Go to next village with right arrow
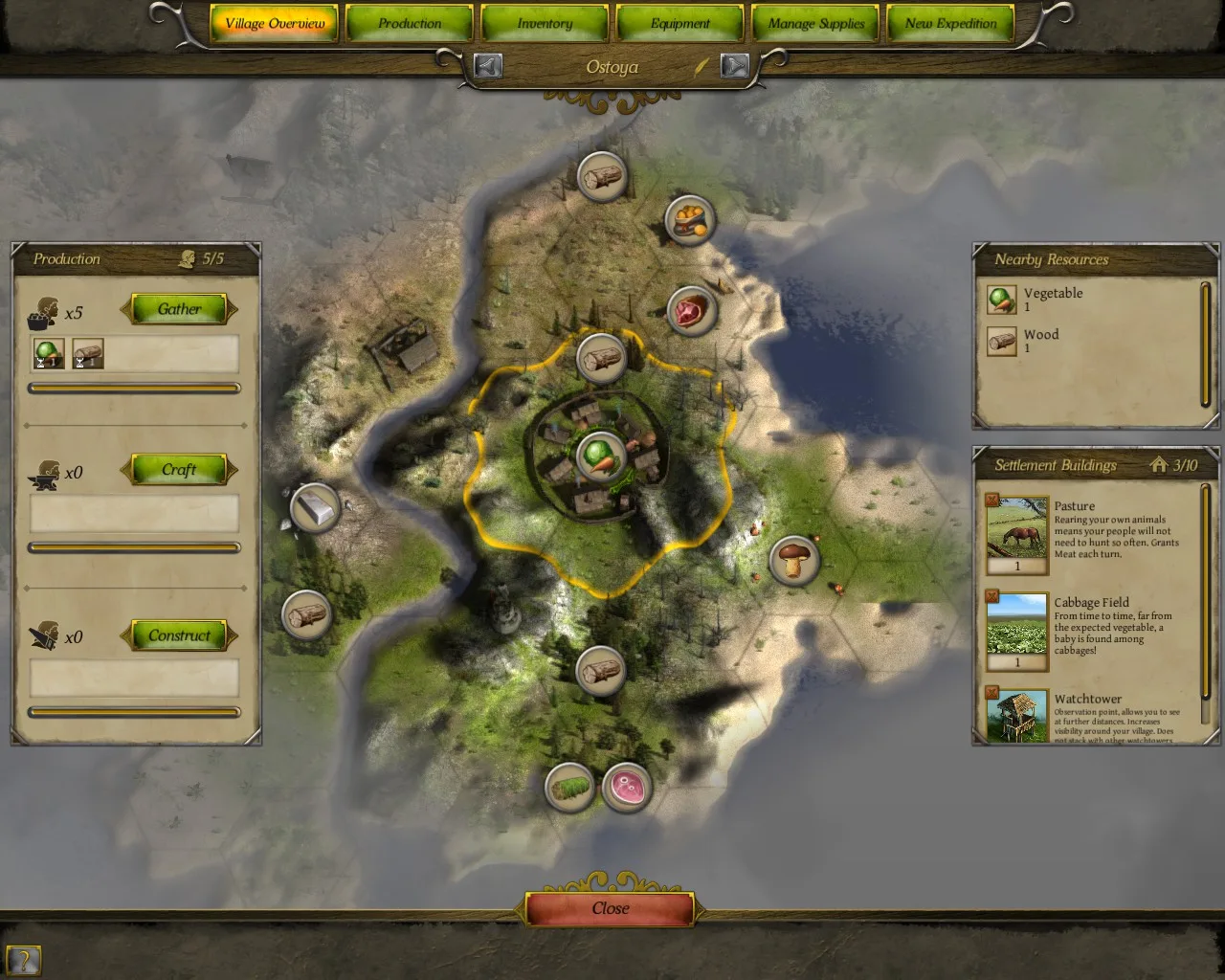This screenshot has width=1225, height=980. (734, 66)
